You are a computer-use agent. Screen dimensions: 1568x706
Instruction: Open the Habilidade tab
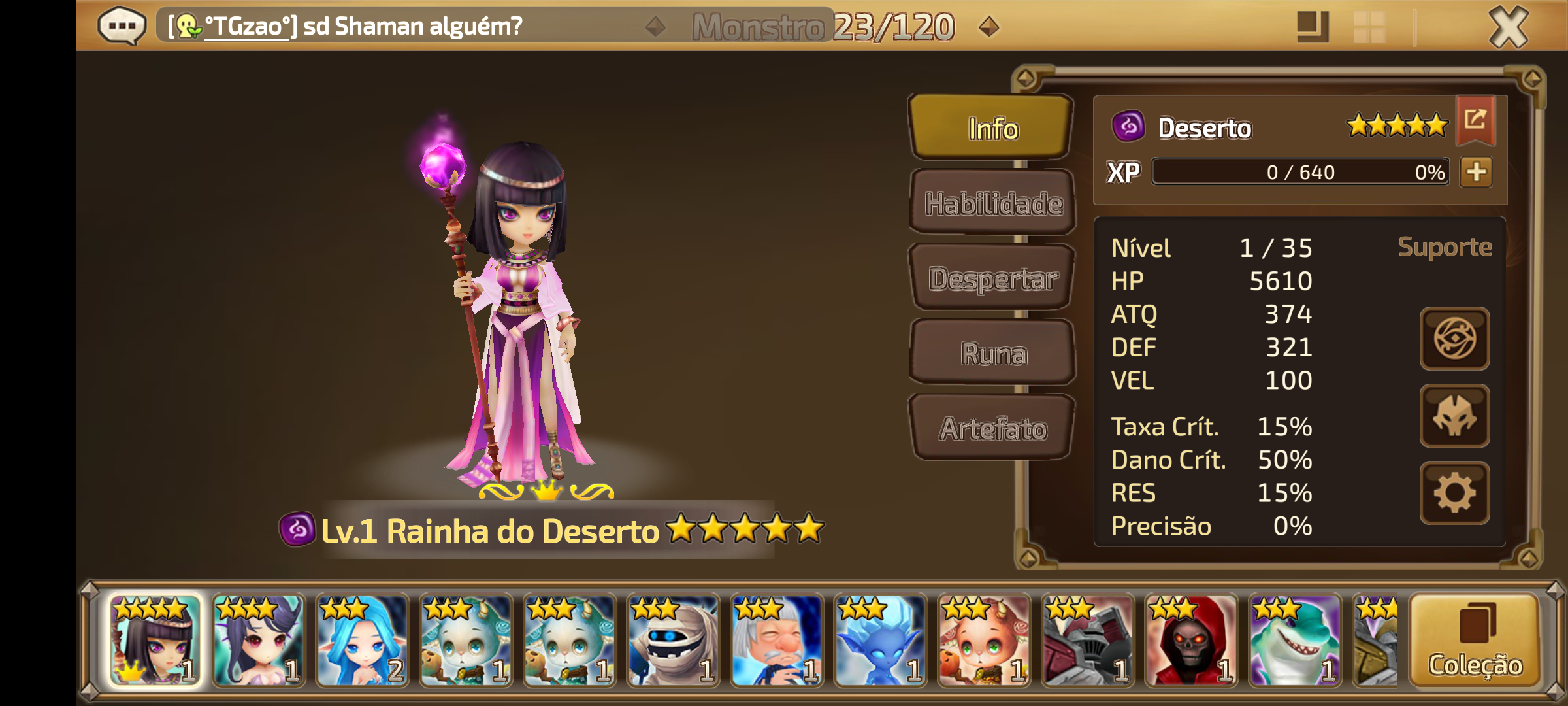click(992, 203)
